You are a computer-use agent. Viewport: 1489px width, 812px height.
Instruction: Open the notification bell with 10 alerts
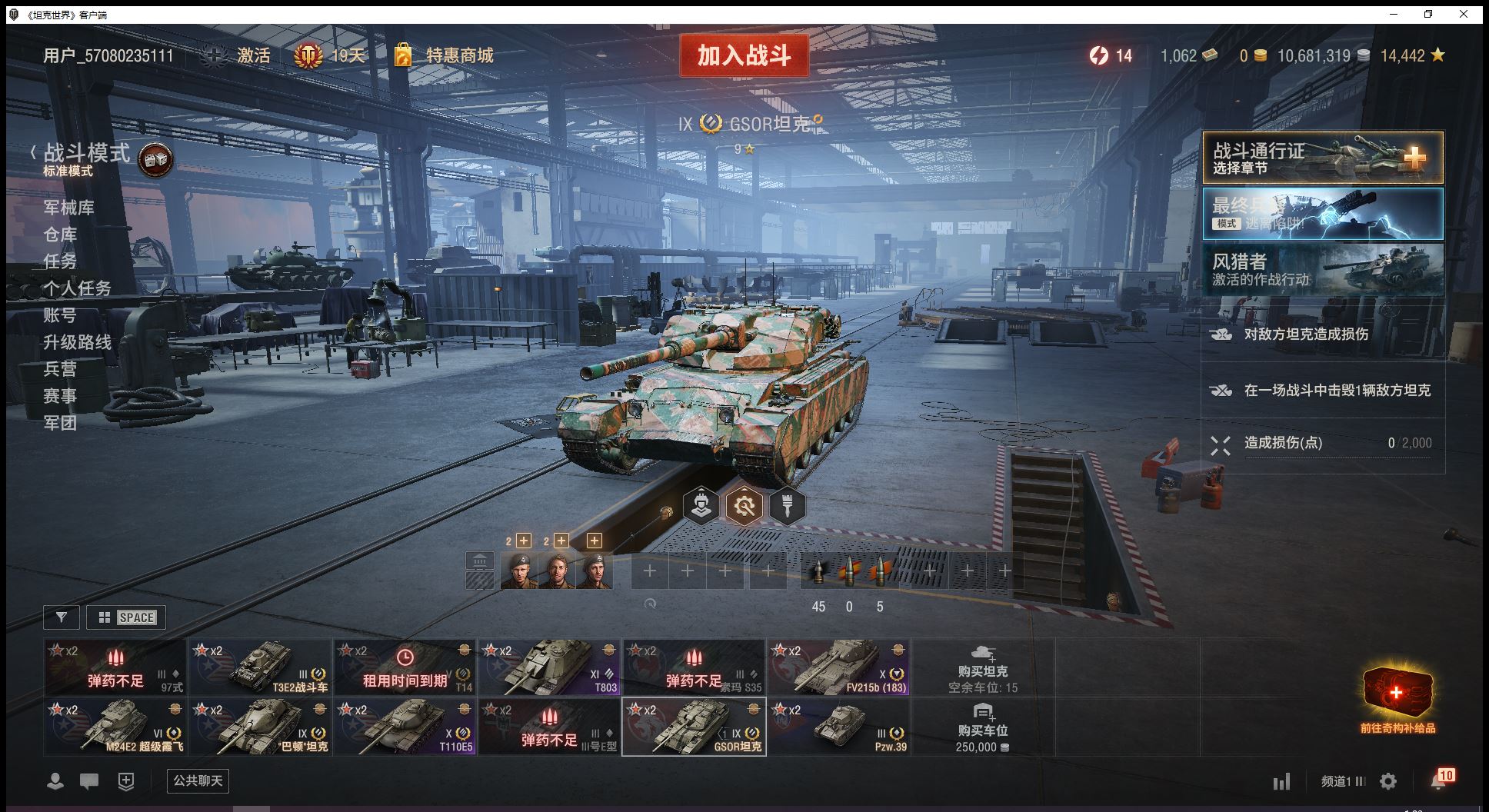pyautogui.click(x=1439, y=781)
